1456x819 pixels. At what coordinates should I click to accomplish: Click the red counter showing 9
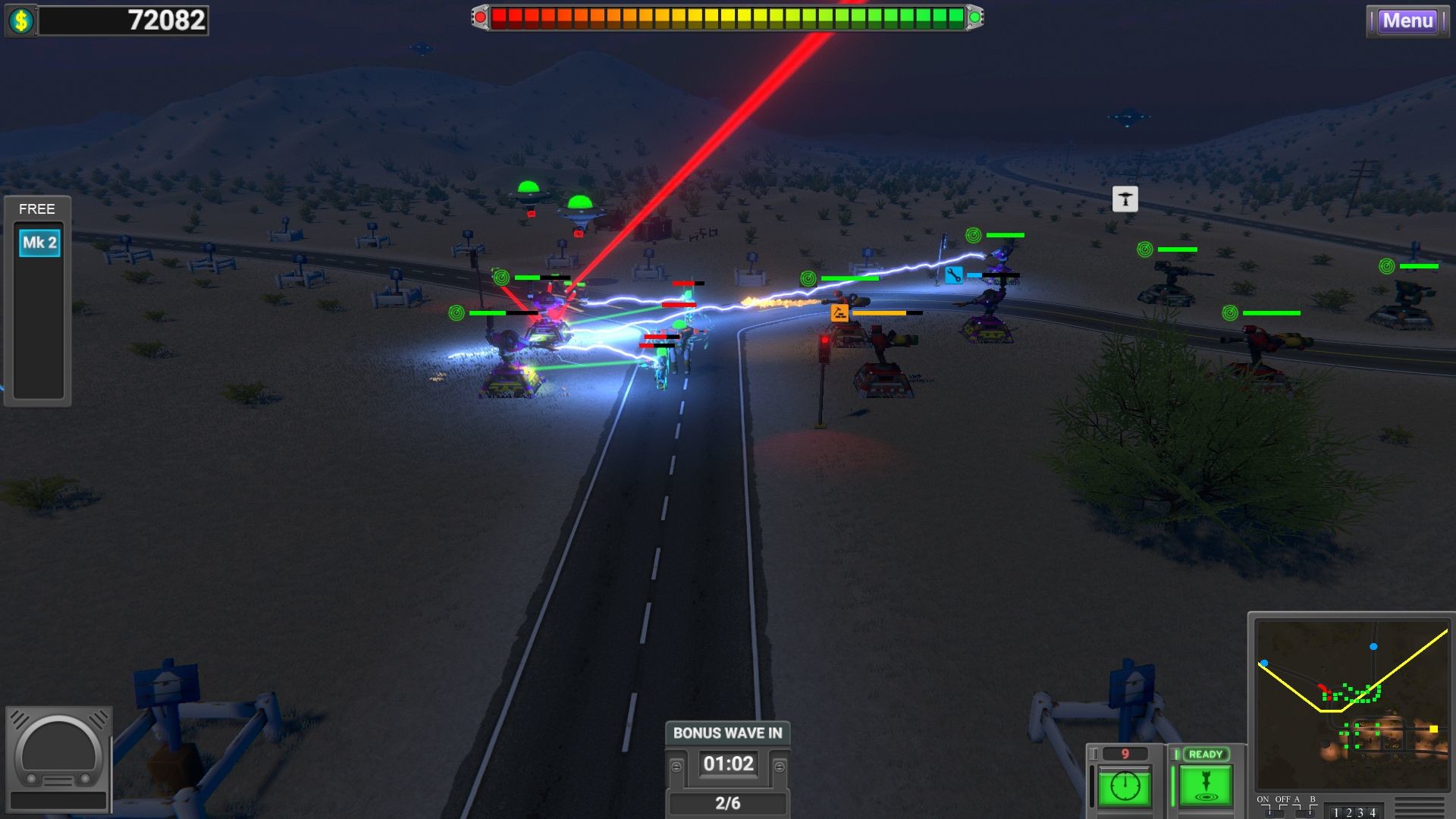(1125, 752)
